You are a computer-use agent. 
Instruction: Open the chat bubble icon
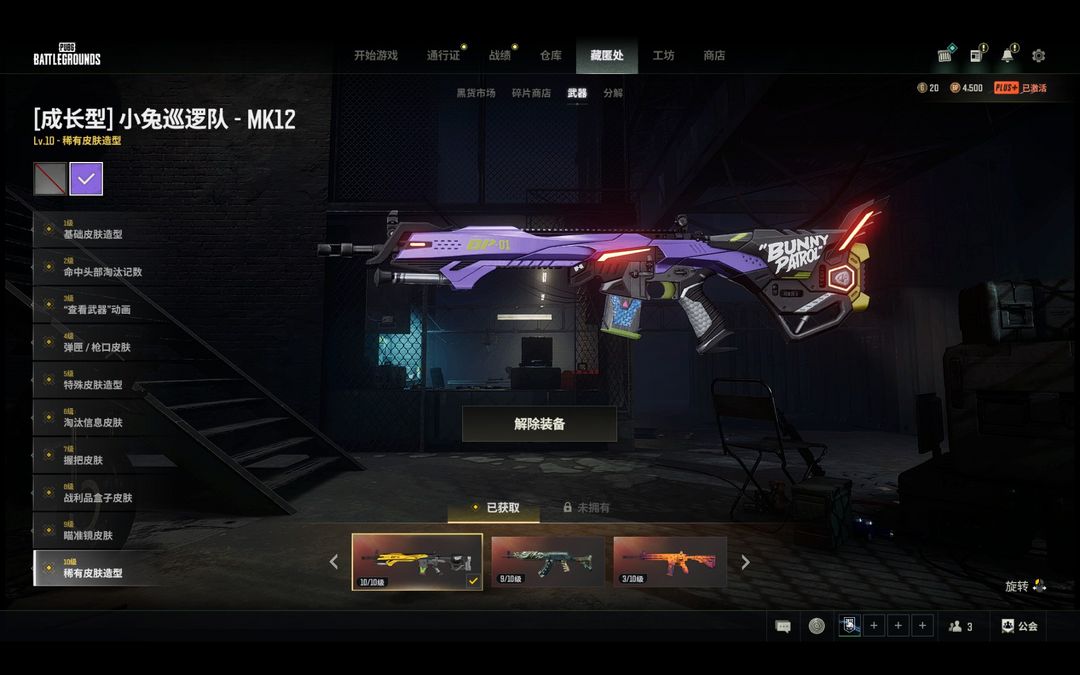(x=783, y=626)
